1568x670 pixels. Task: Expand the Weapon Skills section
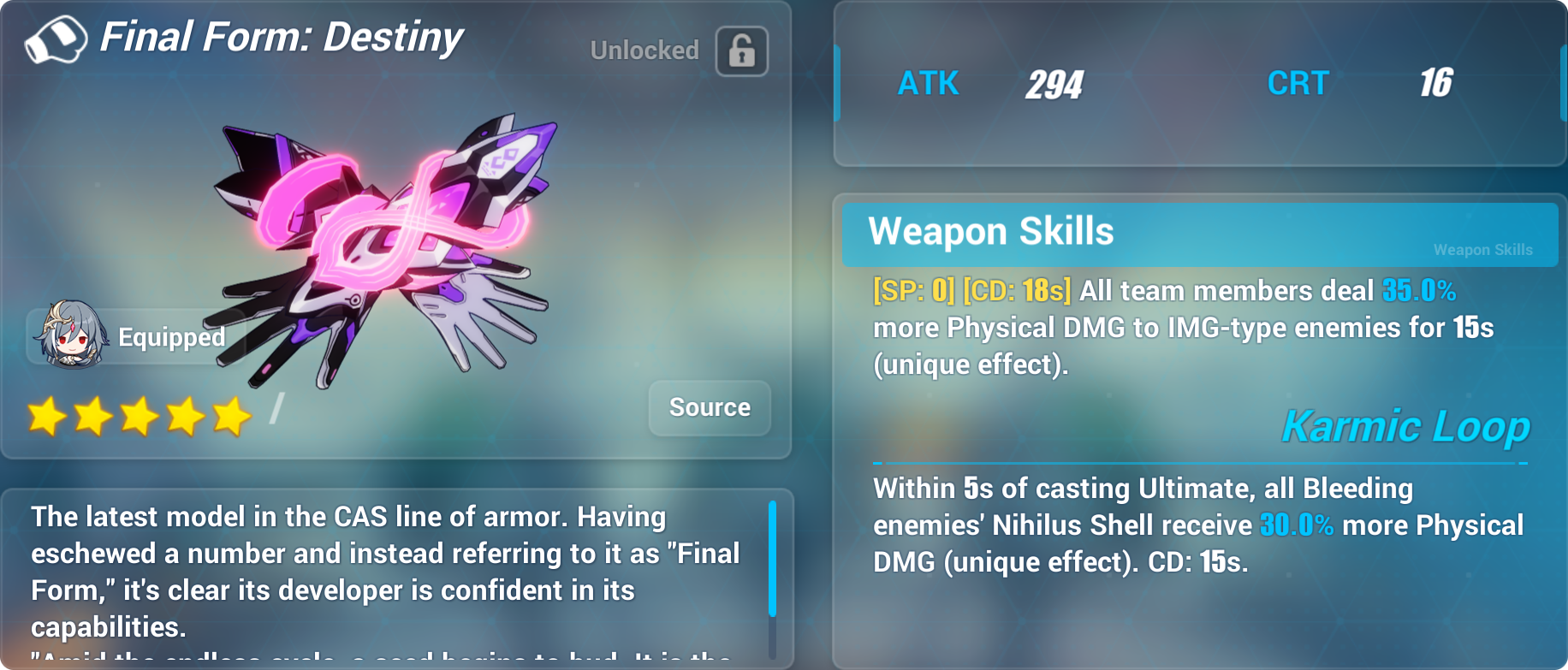click(989, 231)
